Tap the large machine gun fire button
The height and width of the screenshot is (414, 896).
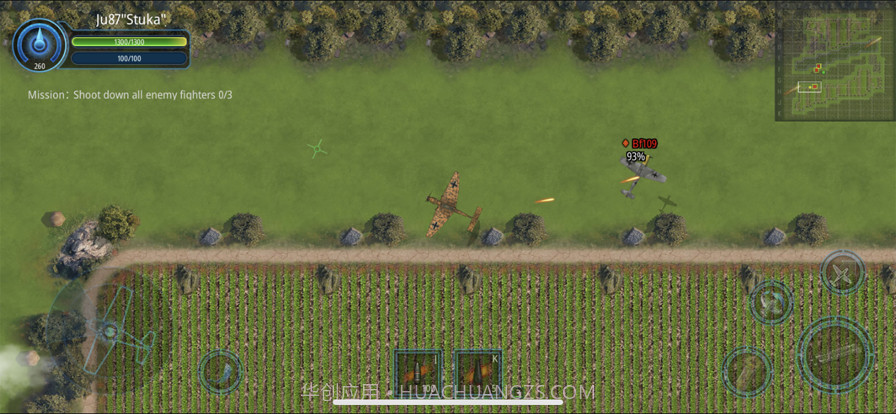835,353
